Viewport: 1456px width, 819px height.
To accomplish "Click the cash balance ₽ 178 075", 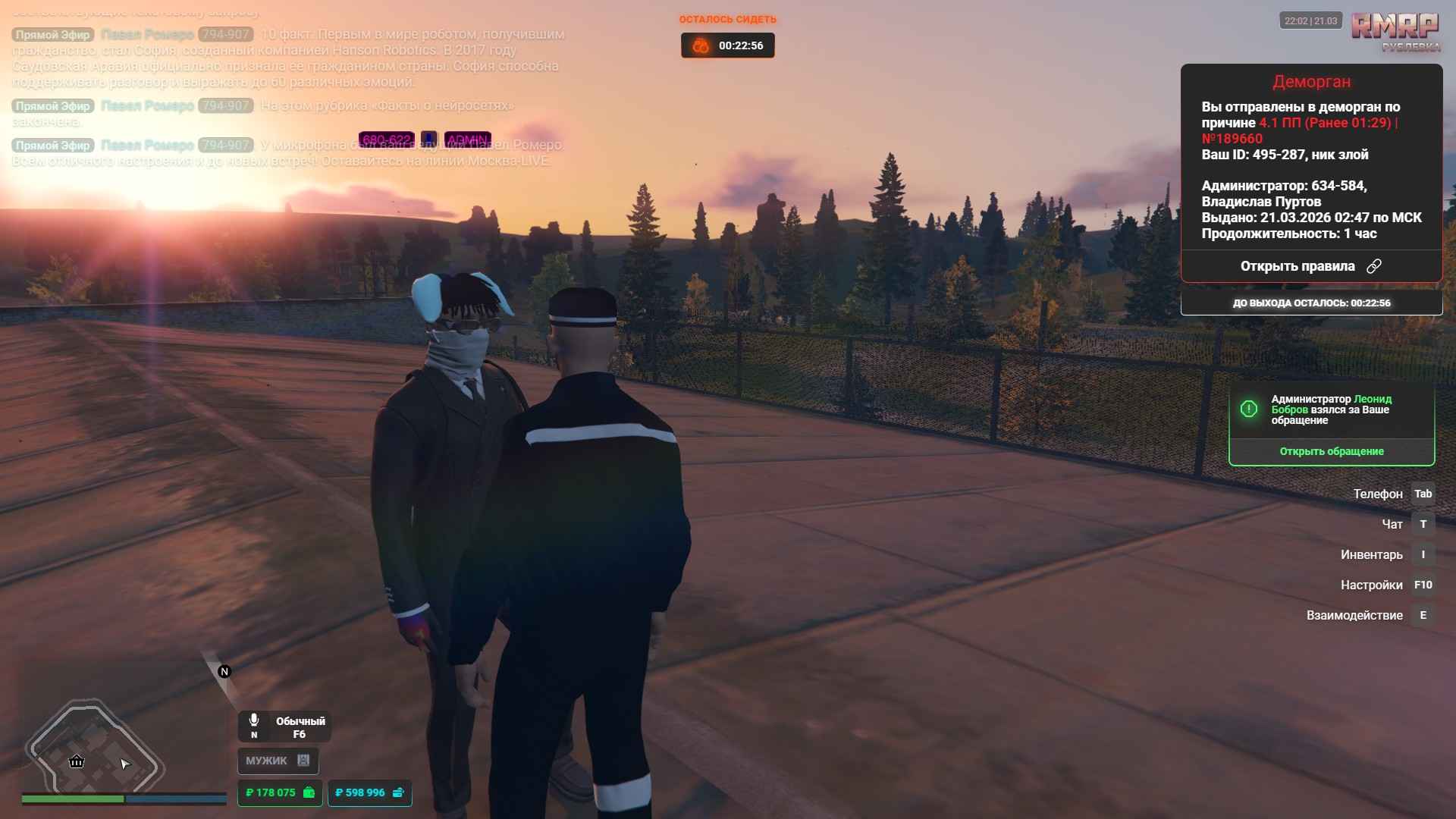I will [279, 792].
